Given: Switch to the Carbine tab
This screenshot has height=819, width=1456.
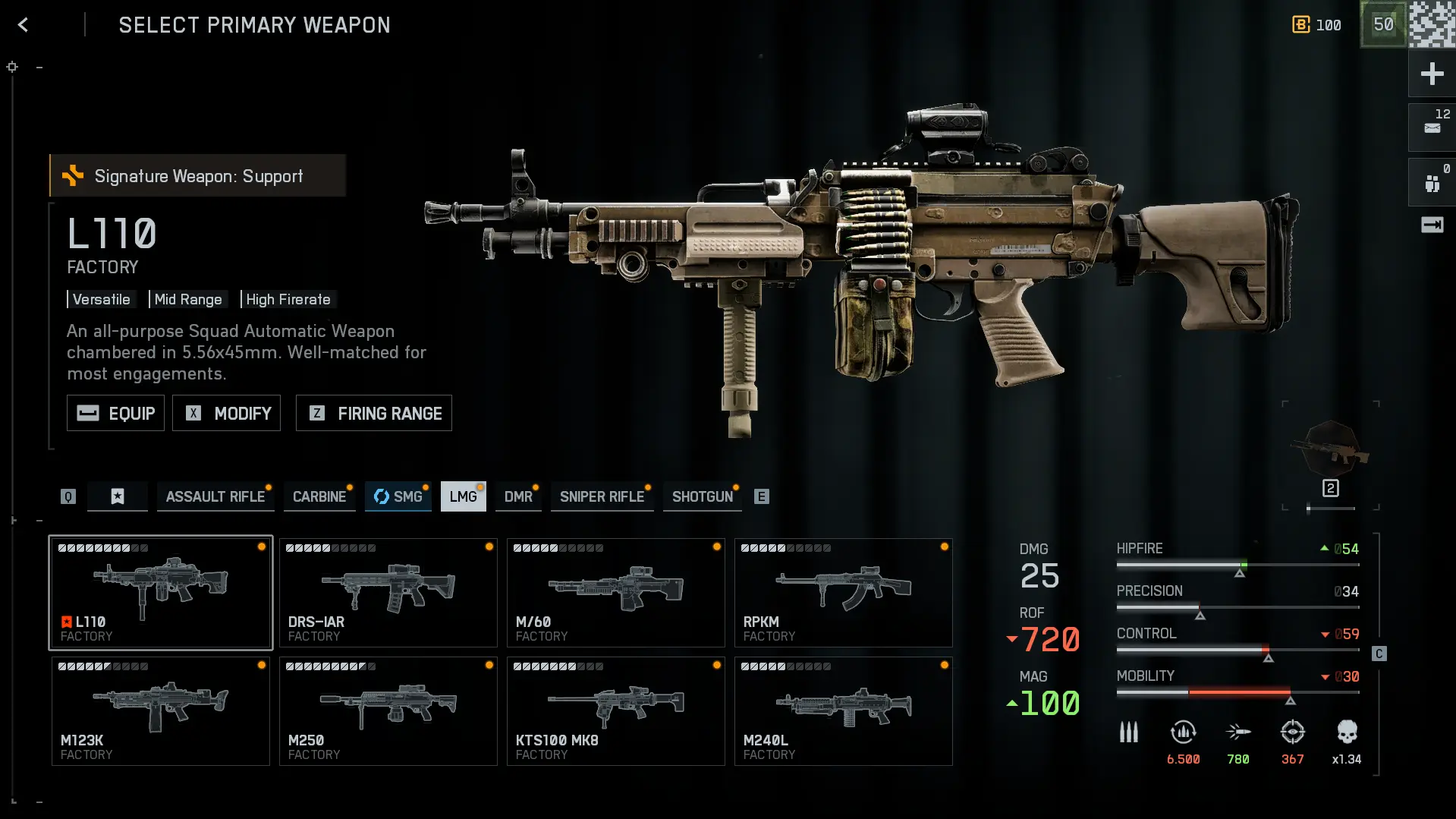Looking at the screenshot, I should pyautogui.click(x=319, y=496).
